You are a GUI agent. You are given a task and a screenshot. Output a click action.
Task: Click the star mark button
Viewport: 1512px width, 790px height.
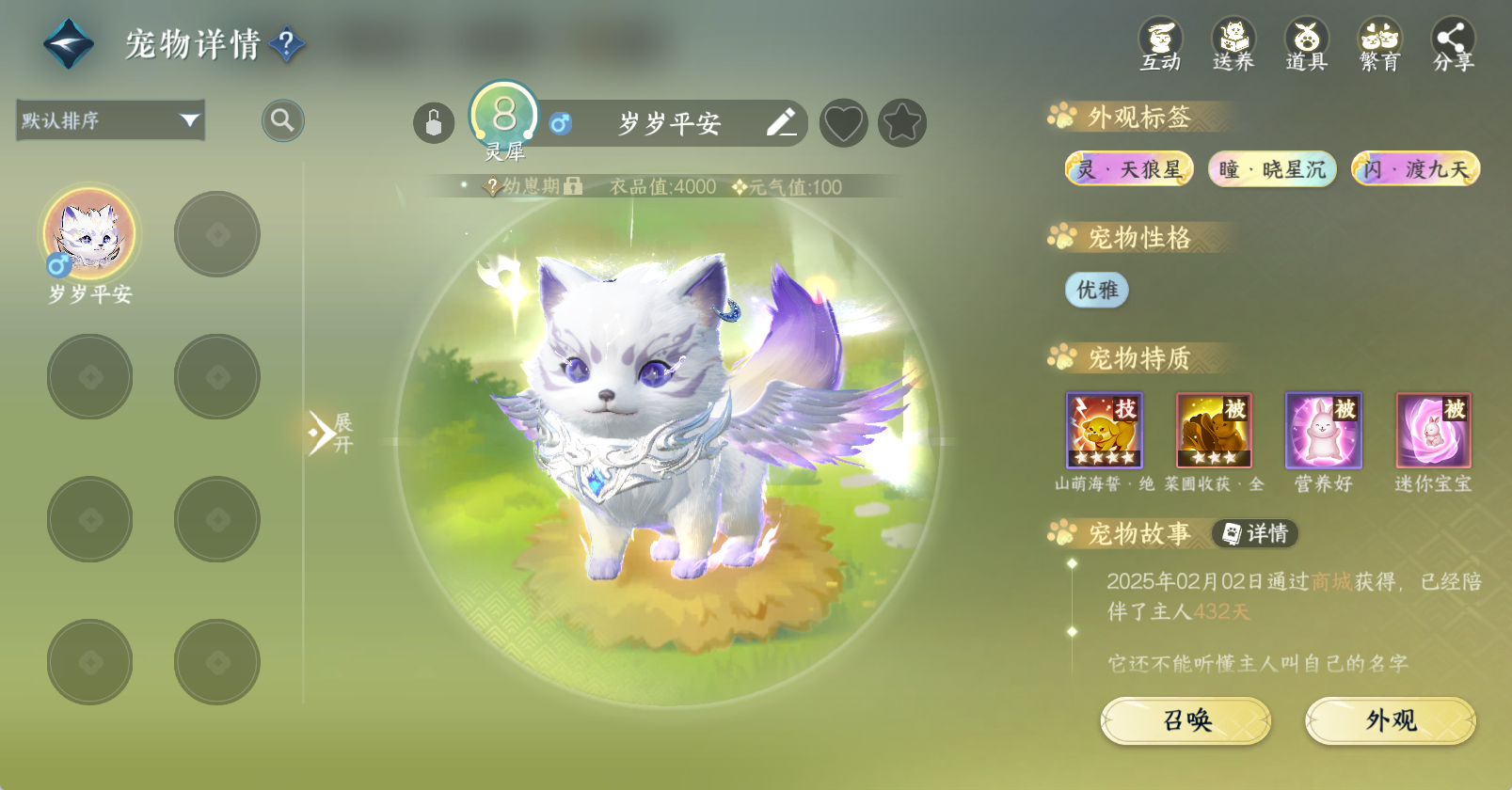coord(902,123)
